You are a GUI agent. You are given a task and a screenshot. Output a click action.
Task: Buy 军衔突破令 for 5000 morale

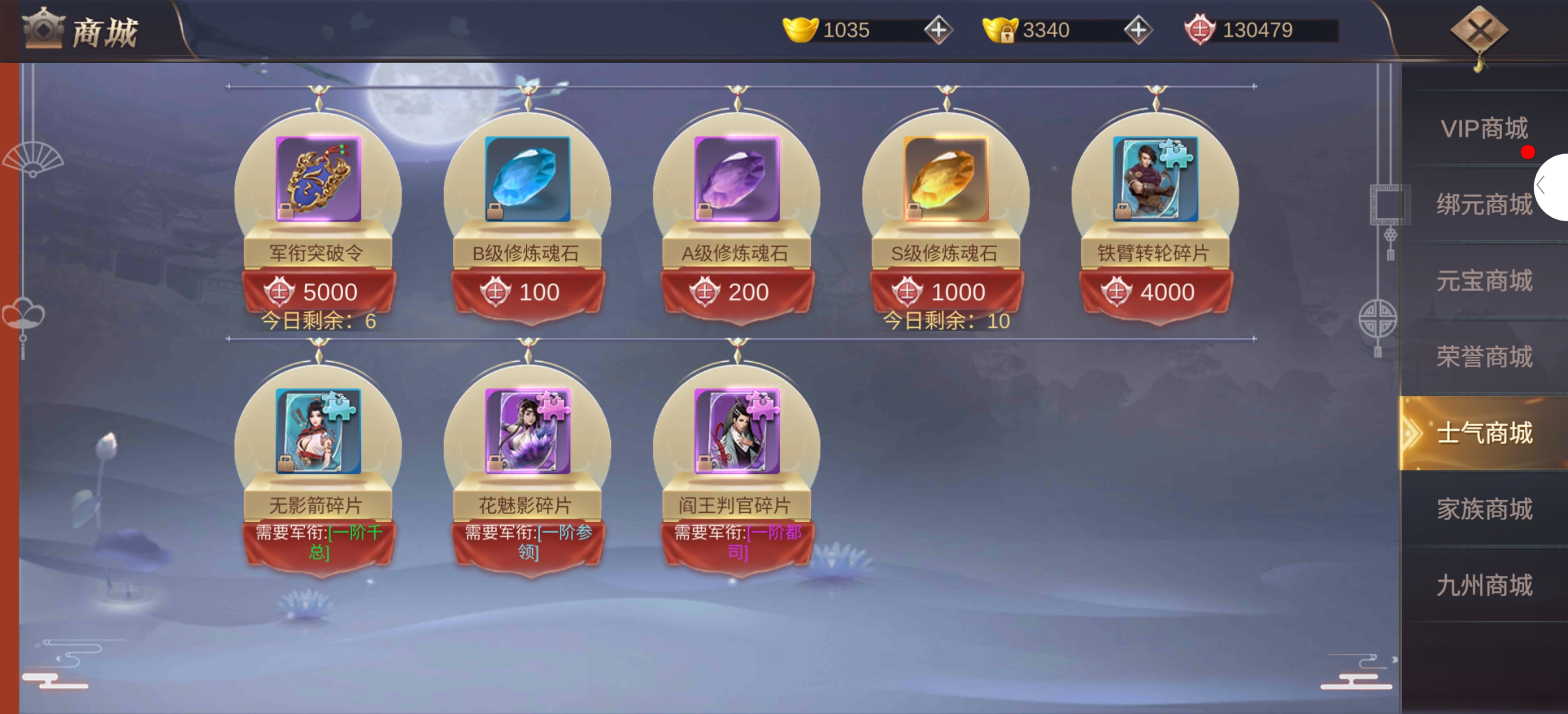click(x=318, y=292)
